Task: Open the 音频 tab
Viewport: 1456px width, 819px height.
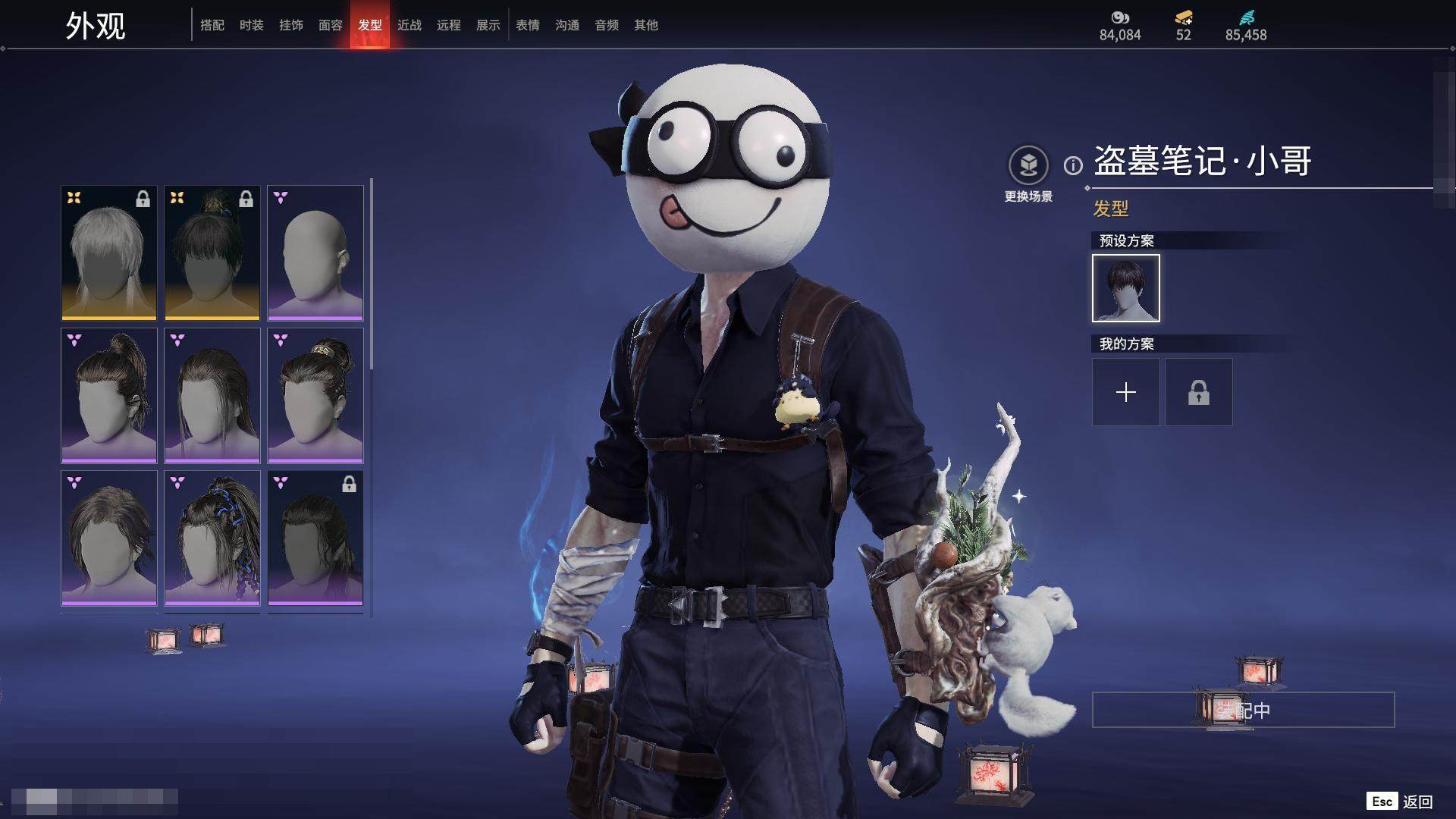Action: [x=607, y=25]
